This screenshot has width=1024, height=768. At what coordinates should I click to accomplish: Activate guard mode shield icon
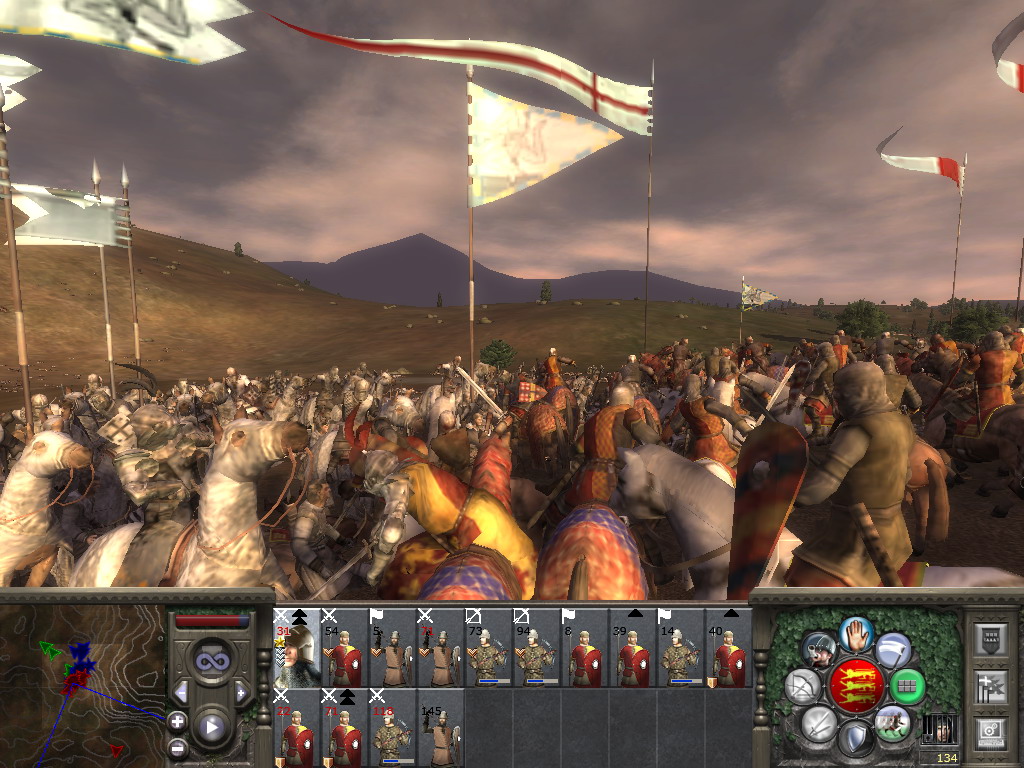click(x=855, y=738)
